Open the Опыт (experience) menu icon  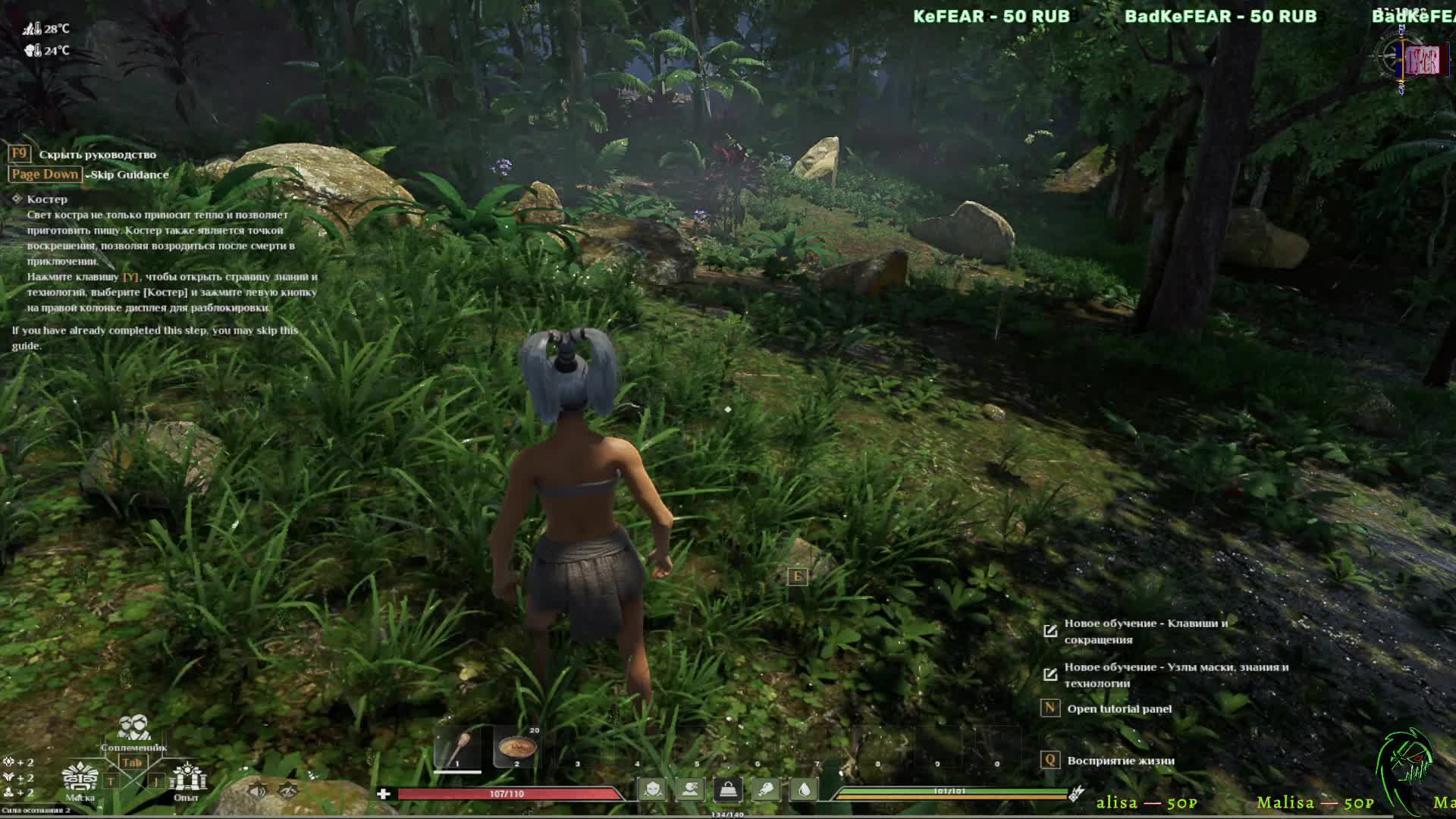pos(186,780)
